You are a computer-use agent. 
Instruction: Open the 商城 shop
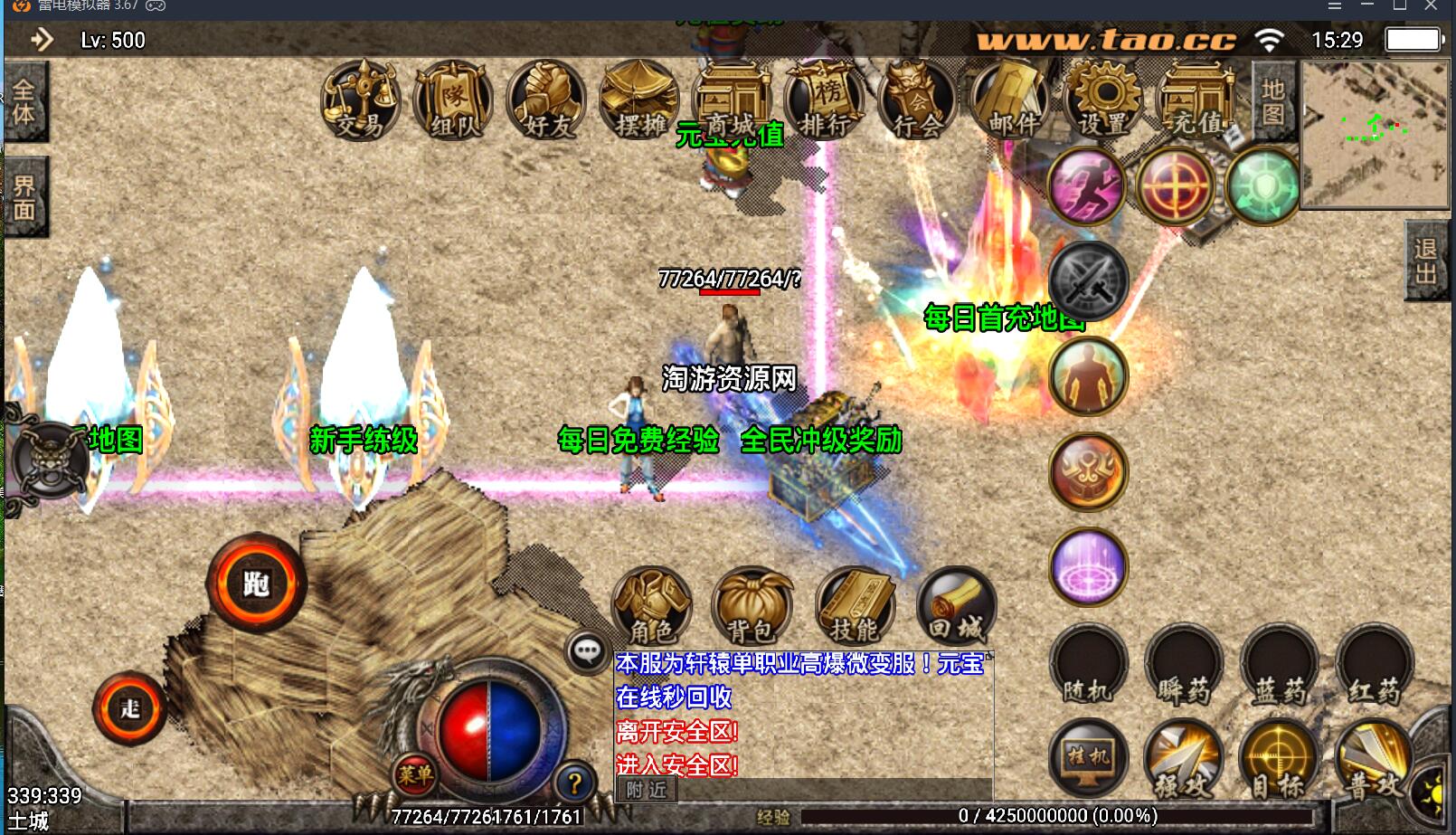[732, 100]
